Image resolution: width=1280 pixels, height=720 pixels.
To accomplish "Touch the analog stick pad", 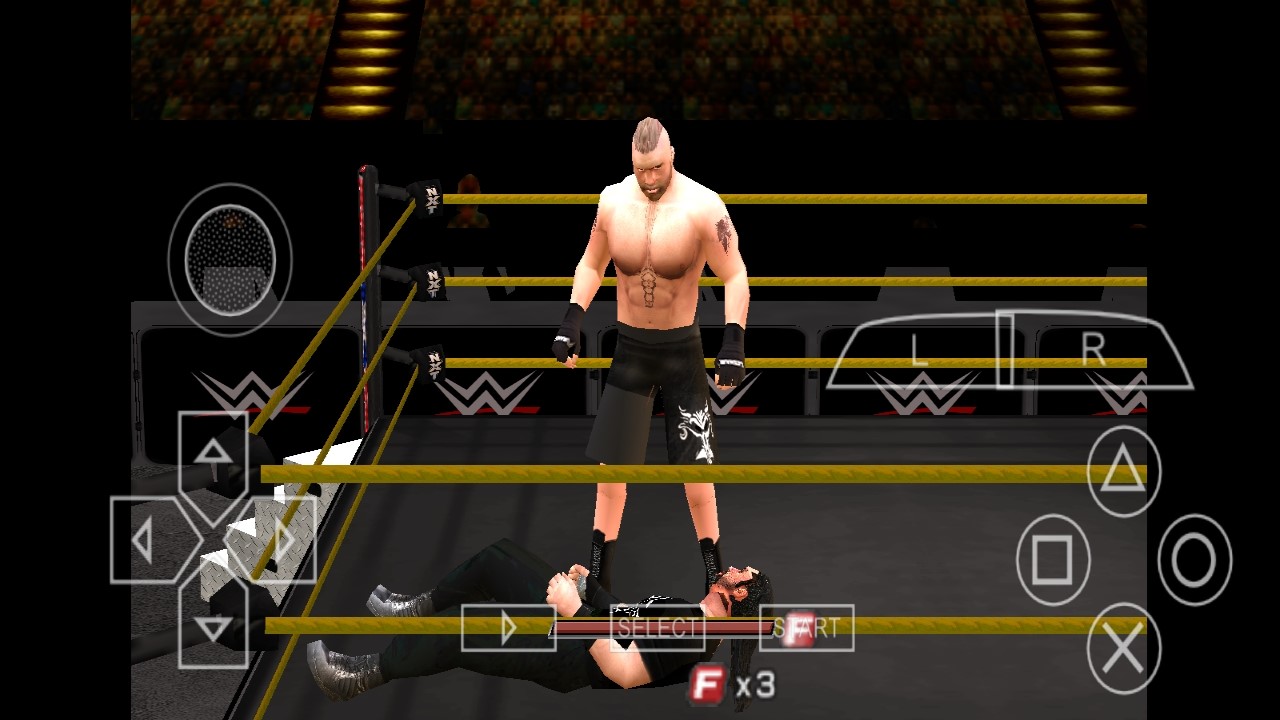I will click(x=230, y=259).
